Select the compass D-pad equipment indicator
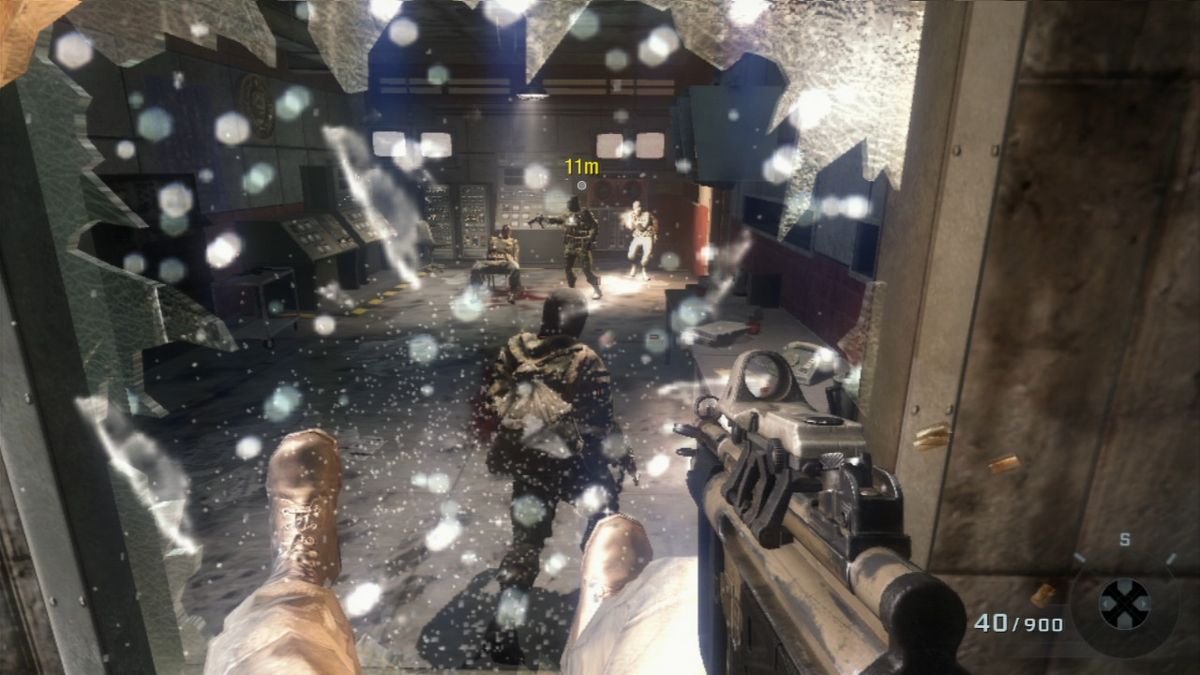The height and width of the screenshot is (675, 1200). [1125, 603]
